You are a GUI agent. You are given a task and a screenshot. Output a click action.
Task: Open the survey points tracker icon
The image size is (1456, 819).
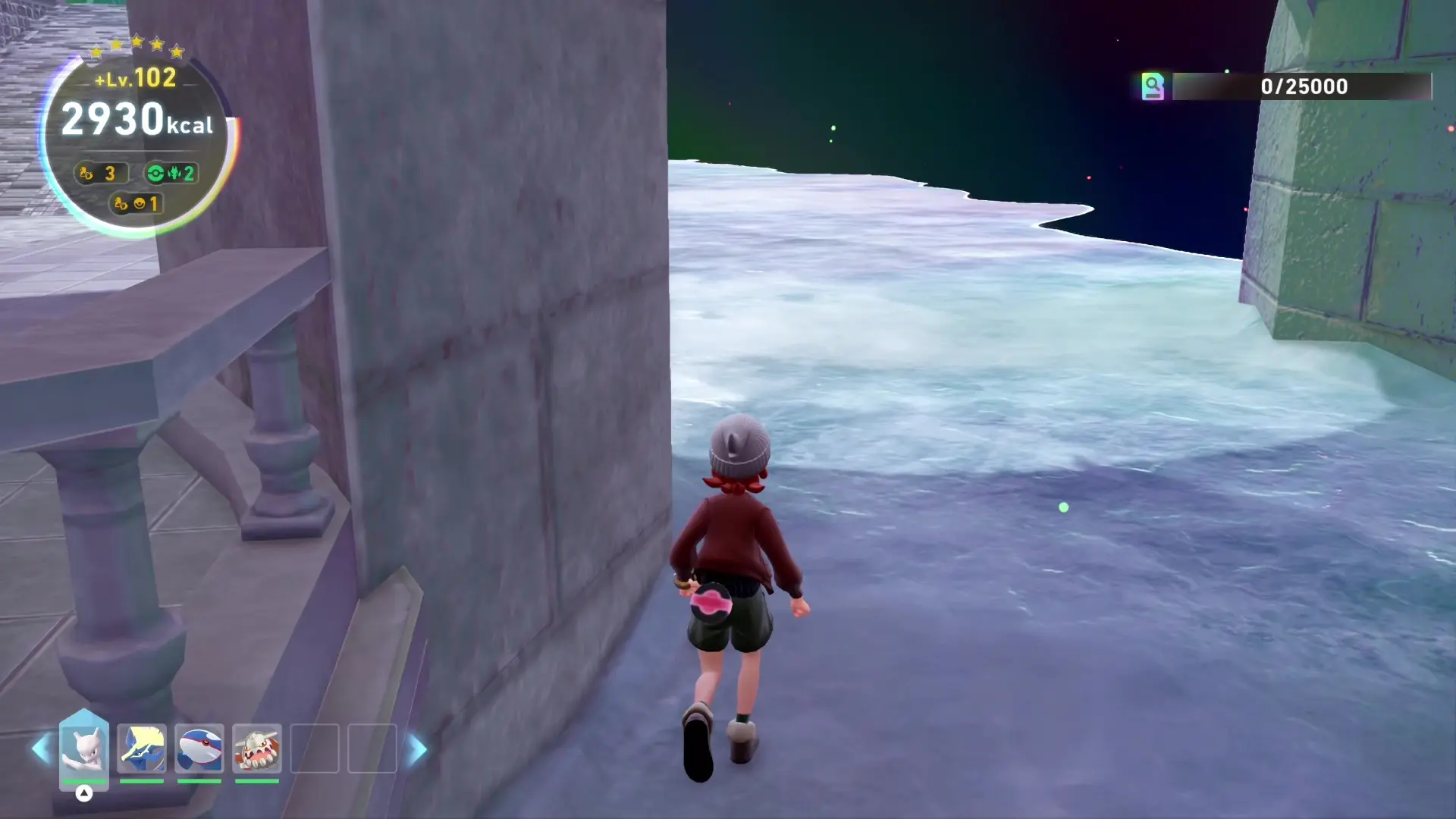pyautogui.click(x=1153, y=86)
